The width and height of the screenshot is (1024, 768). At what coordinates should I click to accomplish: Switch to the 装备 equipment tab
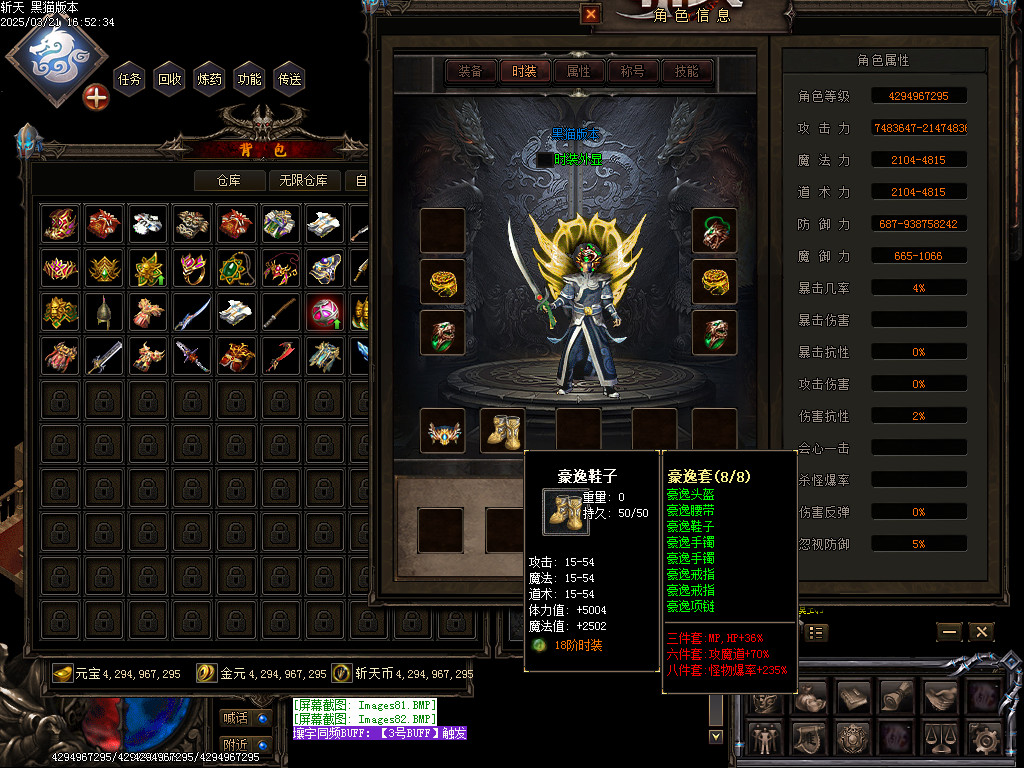(x=470, y=71)
